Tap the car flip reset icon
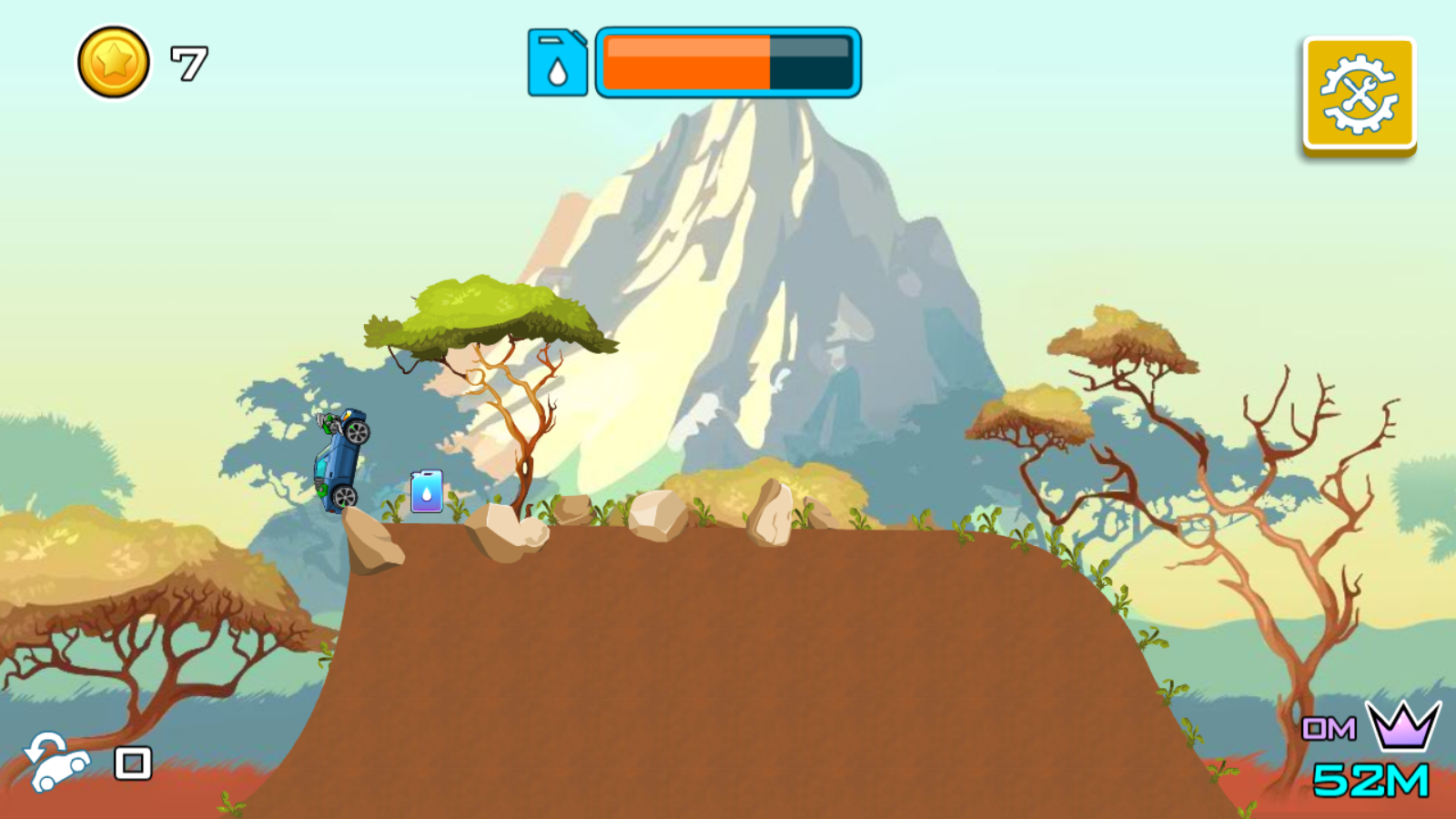 [x=56, y=762]
